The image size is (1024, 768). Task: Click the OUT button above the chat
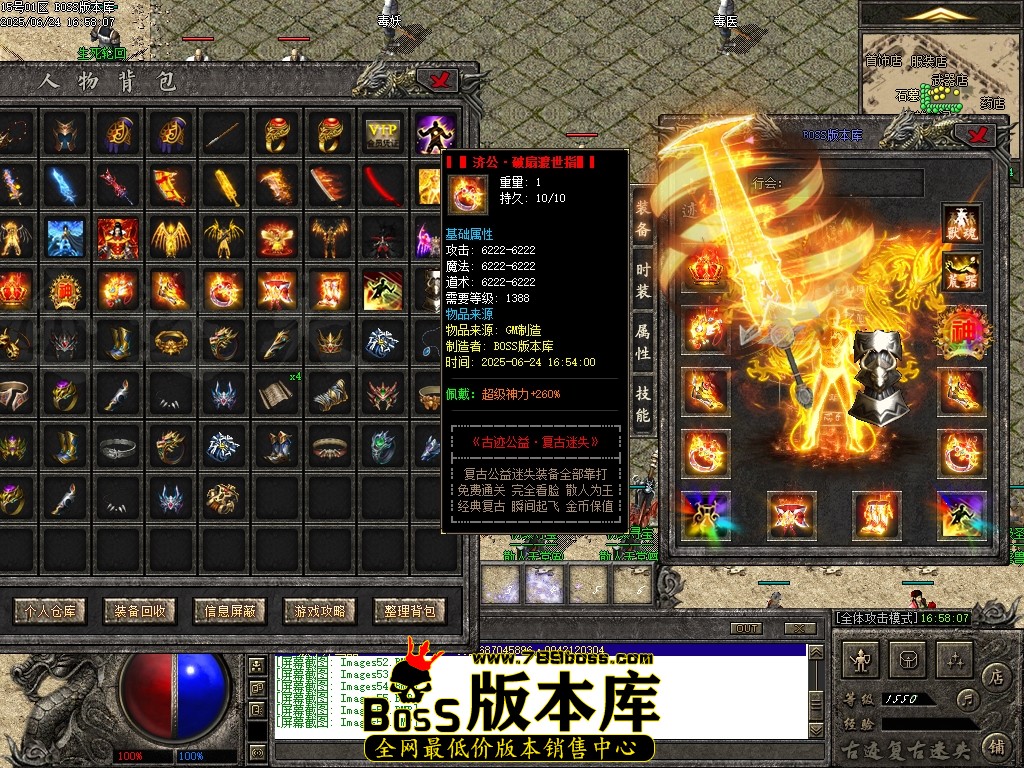pyautogui.click(x=746, y=629)
